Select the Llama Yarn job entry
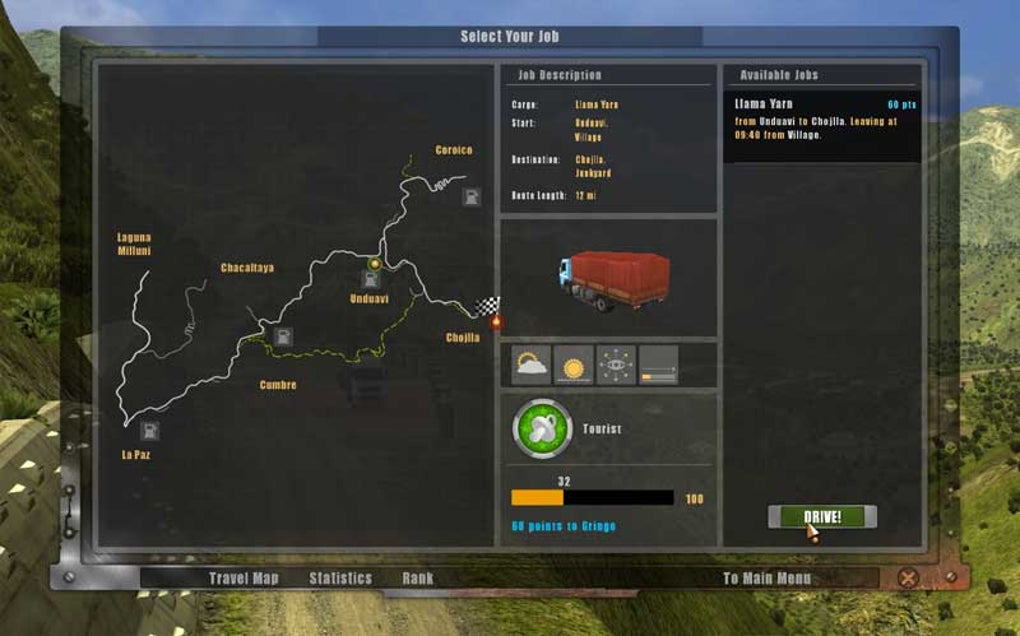 [821, 126]
